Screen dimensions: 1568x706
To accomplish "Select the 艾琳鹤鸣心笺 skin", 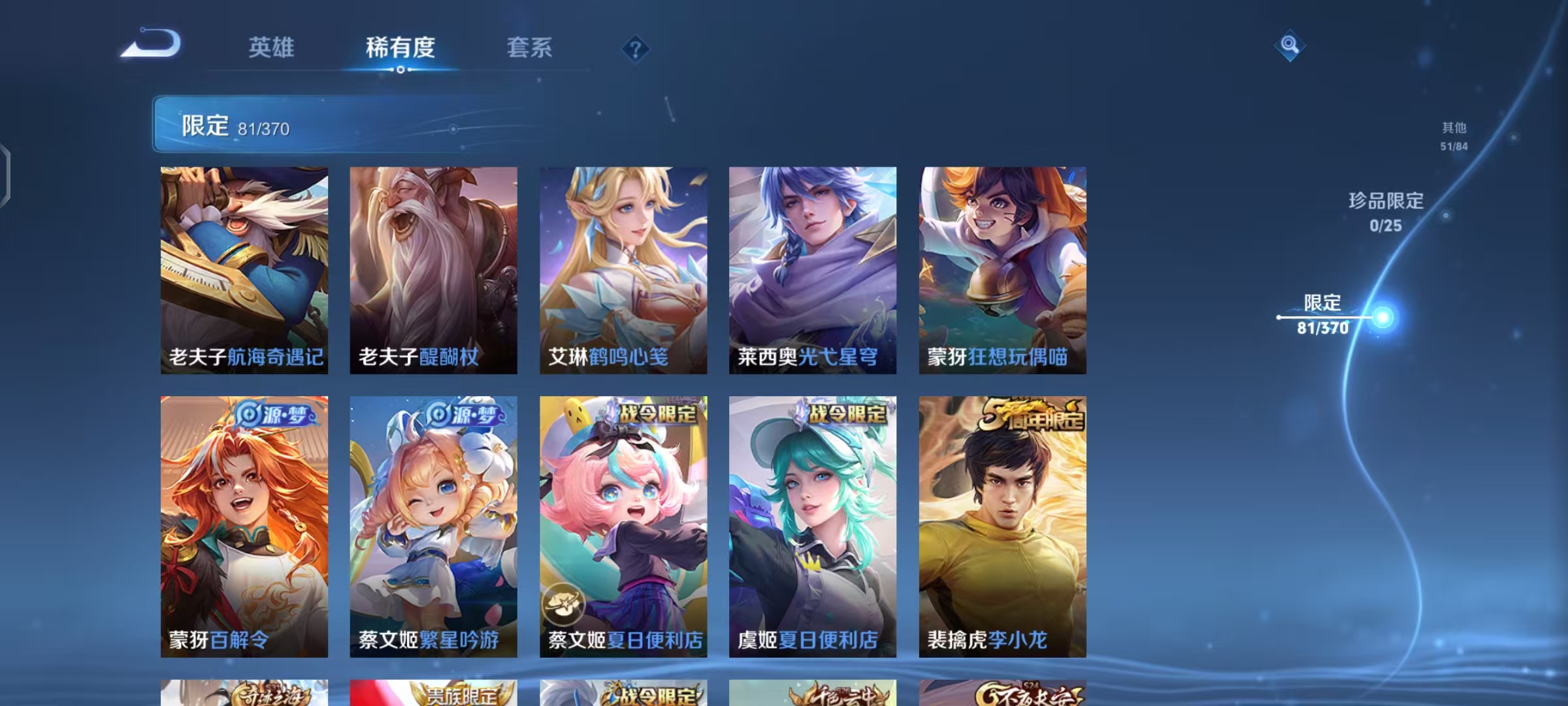I will pyautogui.click(x=623, y=268).
